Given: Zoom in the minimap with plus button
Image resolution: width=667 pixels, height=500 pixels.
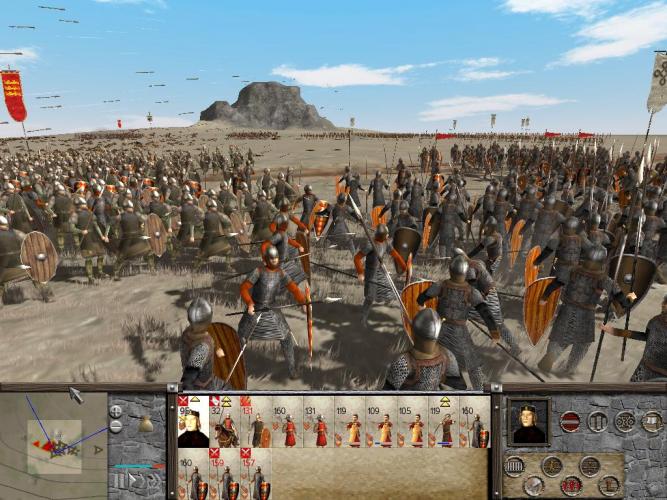Looking at the screenshot, I should 116,411.
